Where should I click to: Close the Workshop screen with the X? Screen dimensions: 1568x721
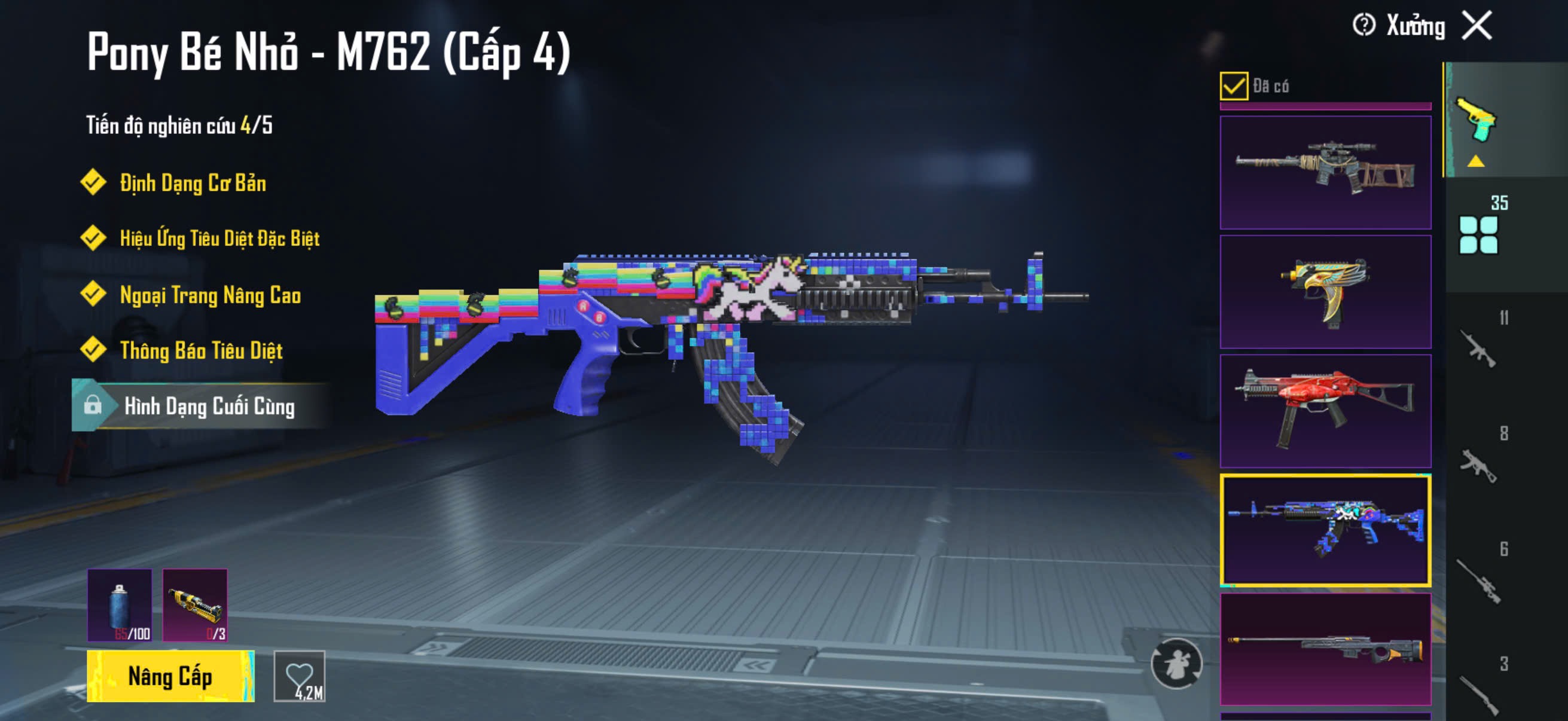click(x=1477, y=26)
